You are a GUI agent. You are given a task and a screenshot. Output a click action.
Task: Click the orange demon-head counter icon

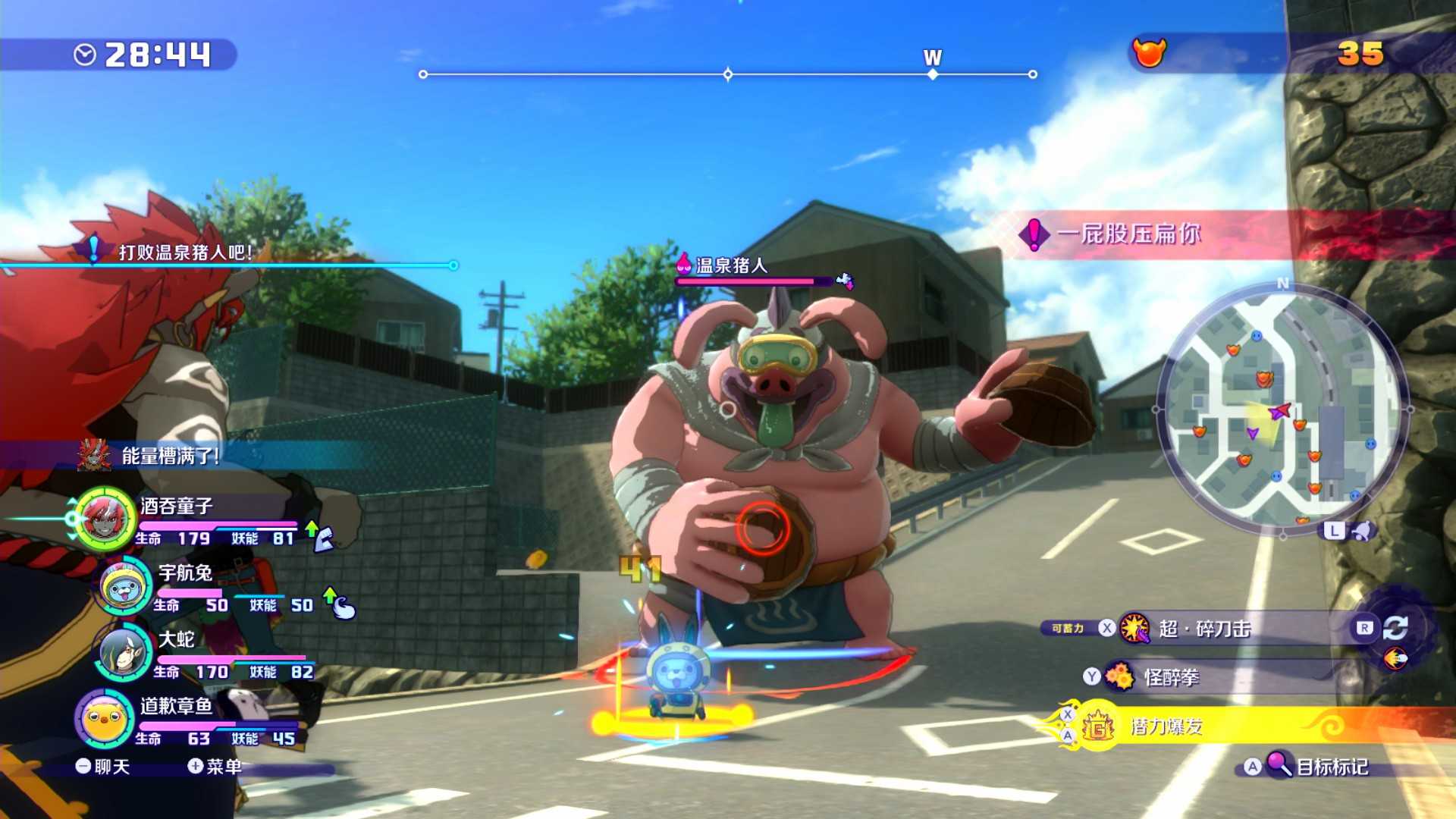click(1149, 52)
